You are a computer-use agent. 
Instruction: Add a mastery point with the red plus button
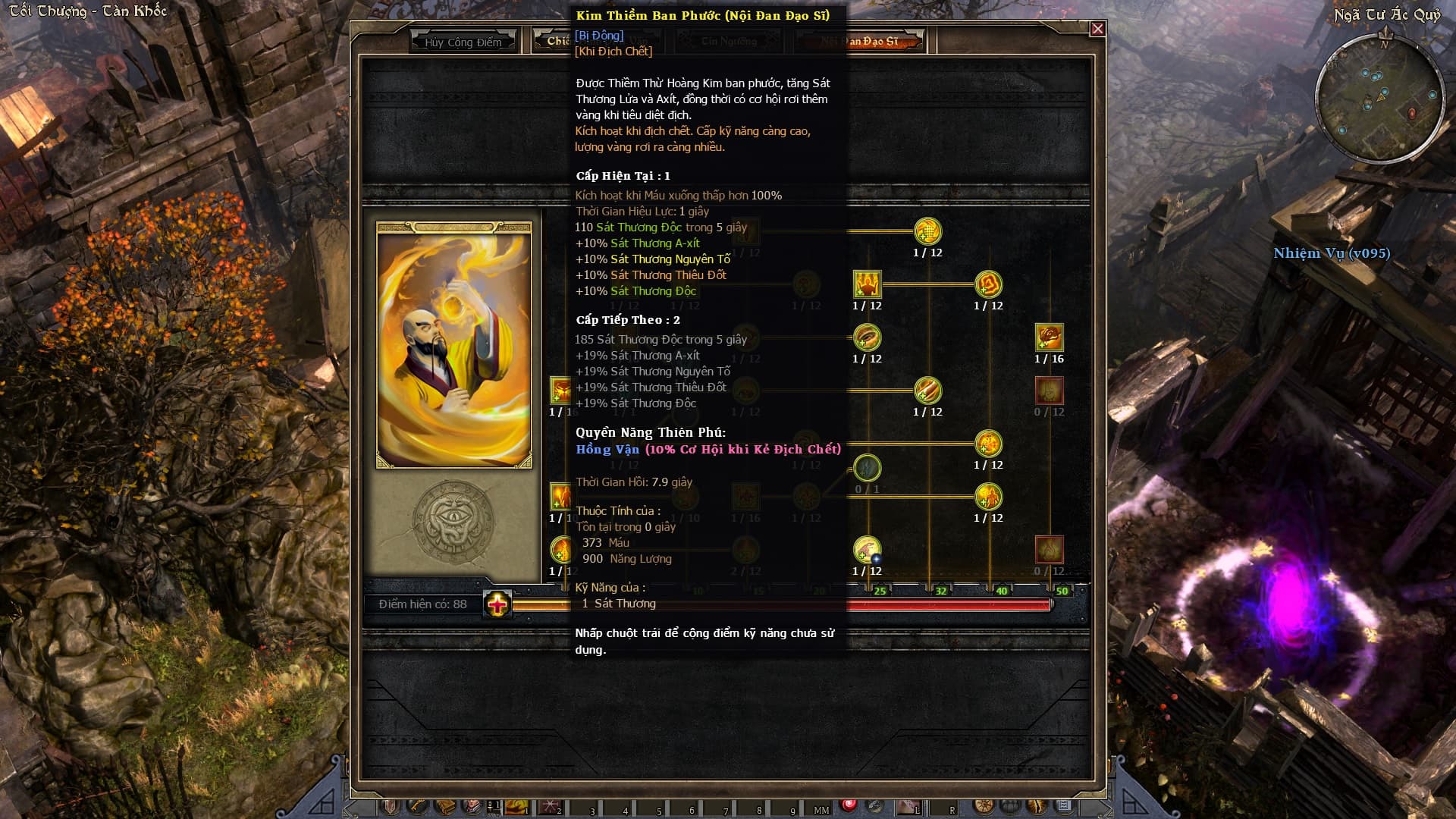click(x=497, y=604)
